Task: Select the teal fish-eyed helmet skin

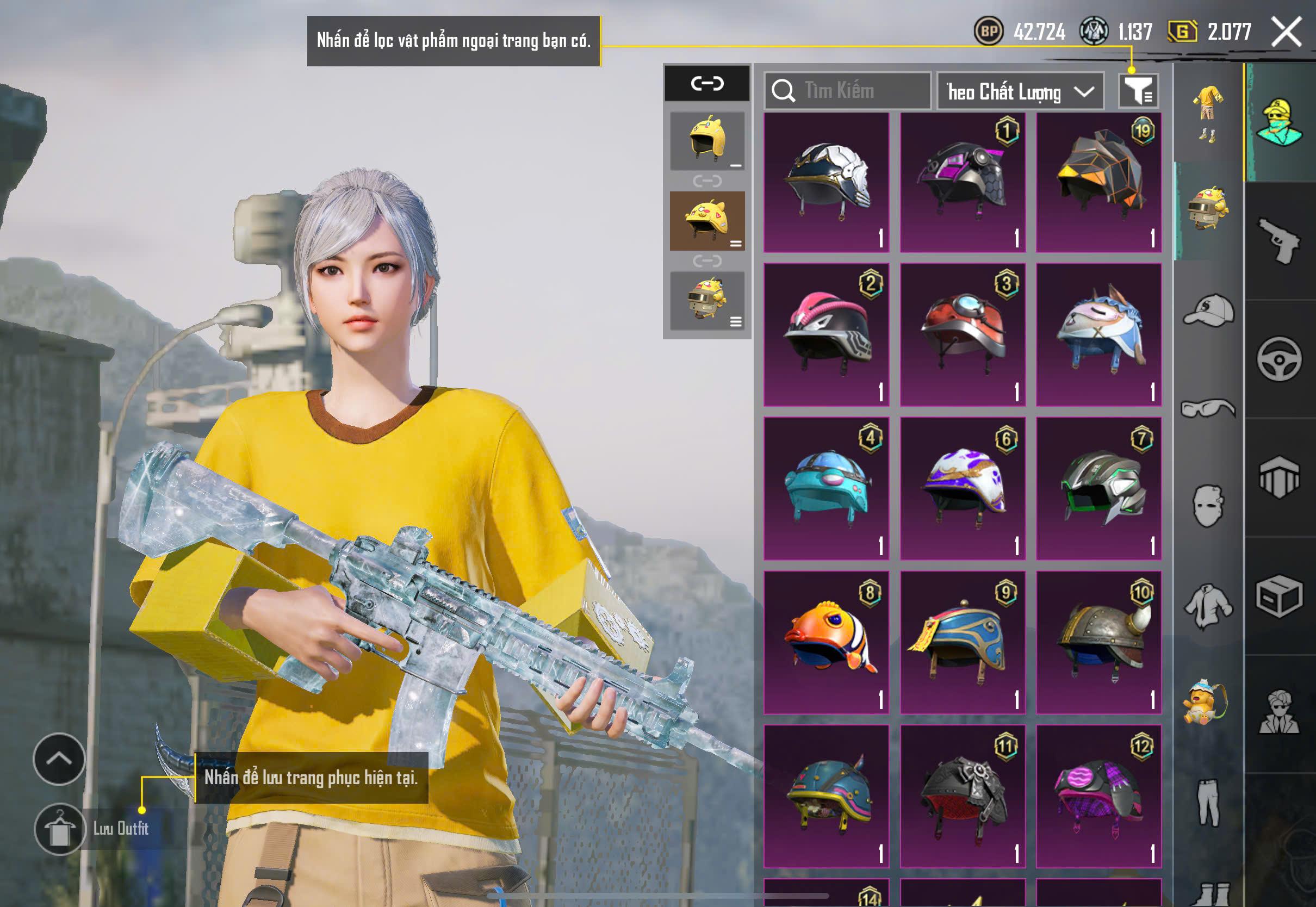Action: (826, 489)
